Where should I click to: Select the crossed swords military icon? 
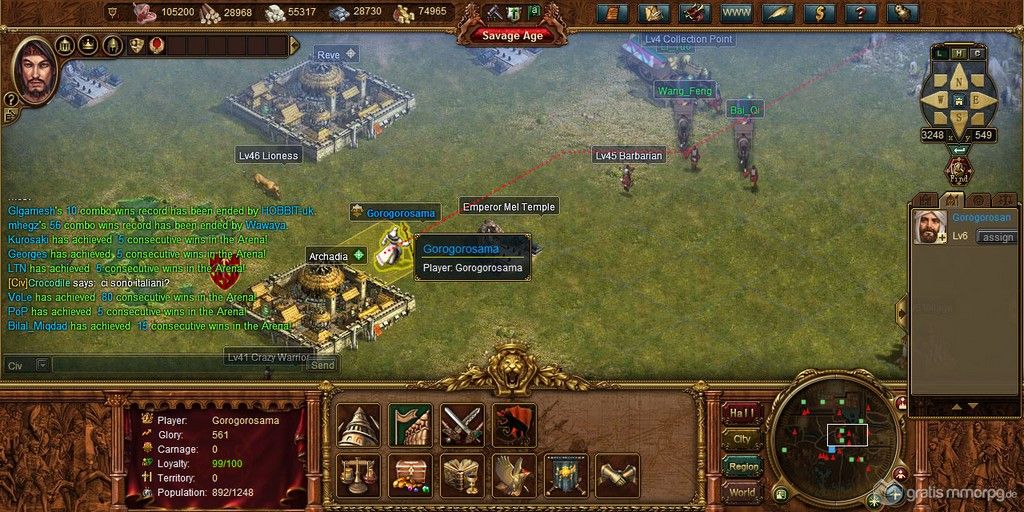tap(462, 424)
